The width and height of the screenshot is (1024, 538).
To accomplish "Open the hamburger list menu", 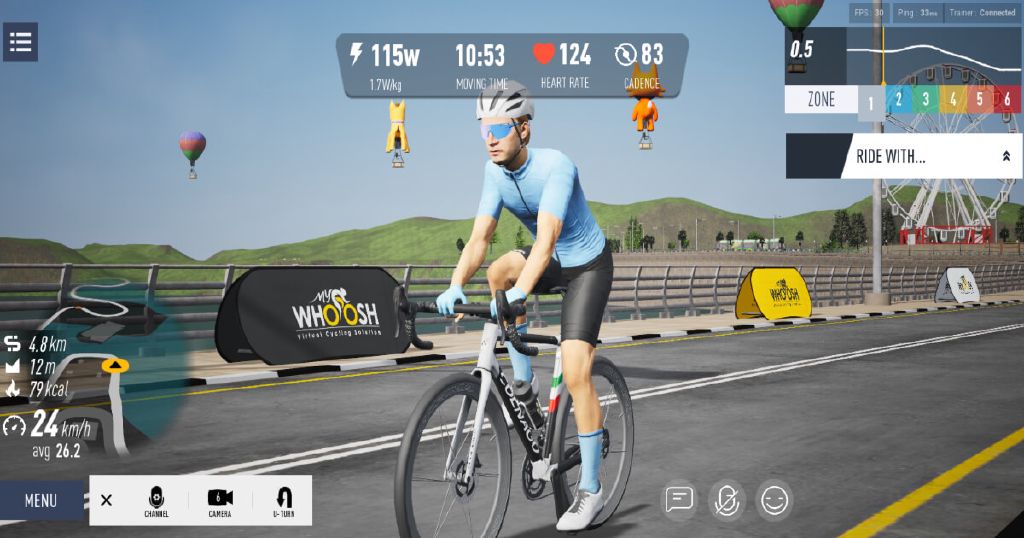I will coord(20,42).
